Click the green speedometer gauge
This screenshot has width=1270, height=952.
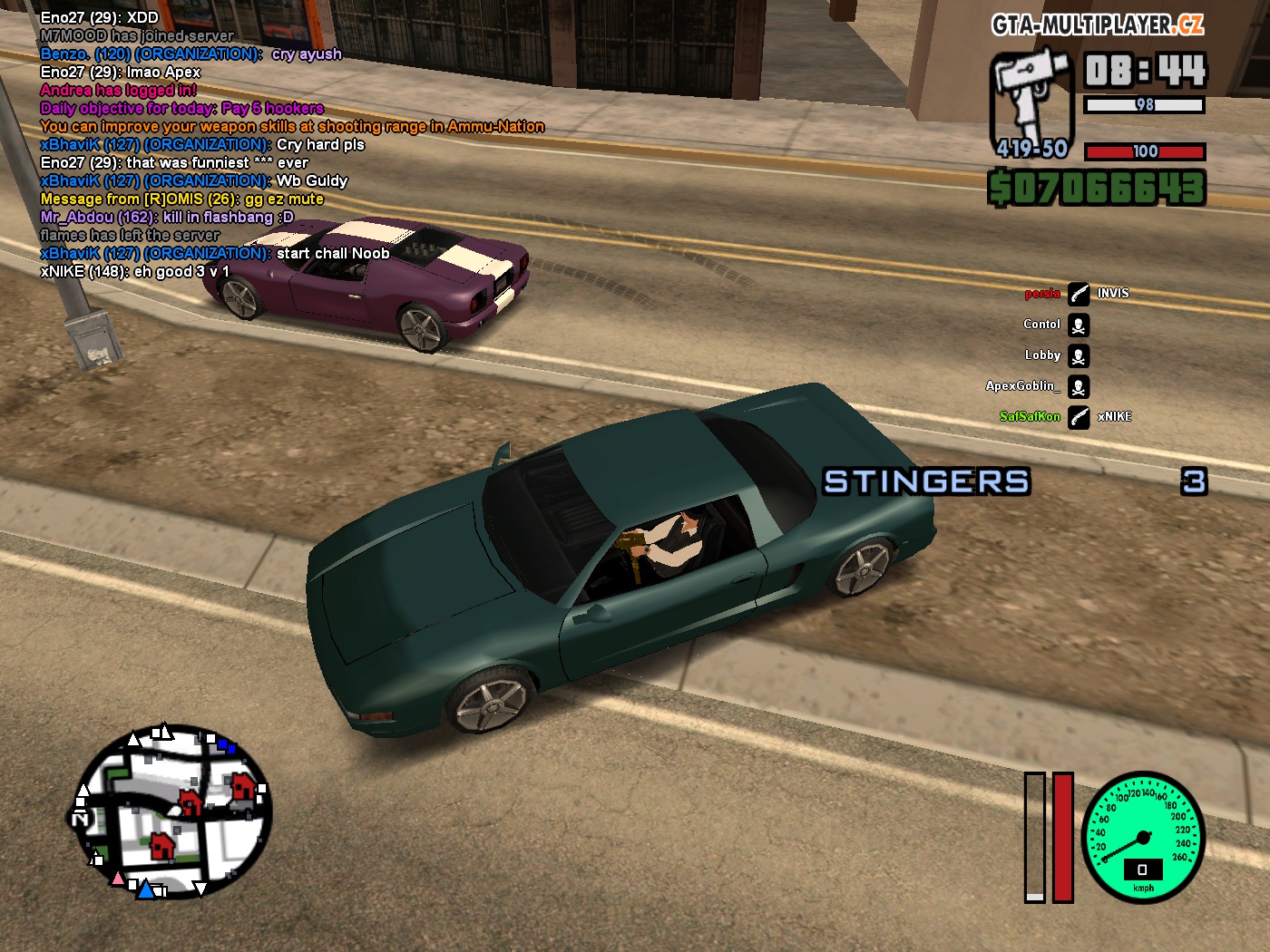1143,837
